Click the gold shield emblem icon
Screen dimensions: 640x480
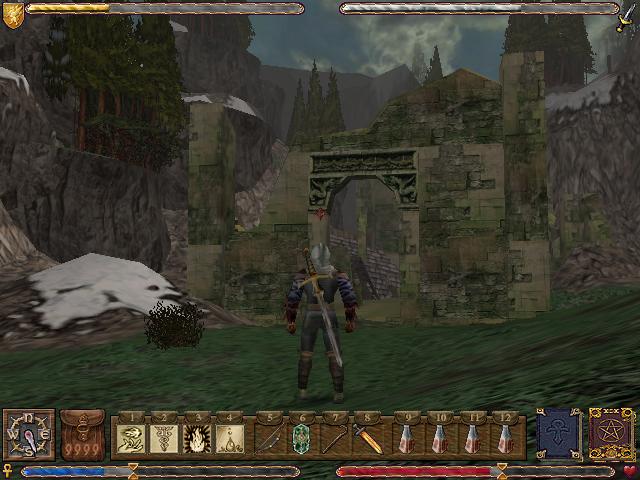pyautogui.click(x=12, y=12)
